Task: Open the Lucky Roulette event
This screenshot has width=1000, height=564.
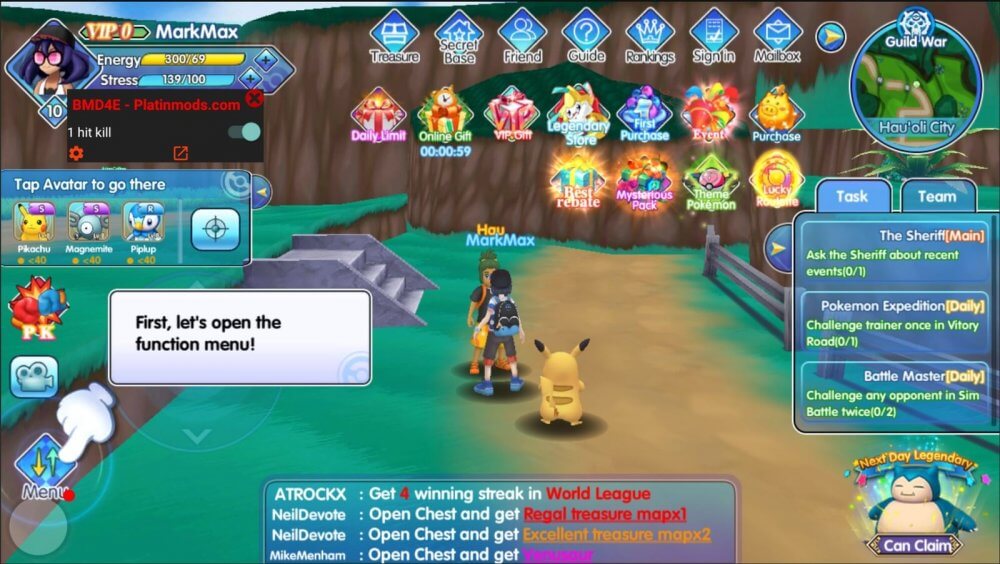Action: [x=776, y=178]
